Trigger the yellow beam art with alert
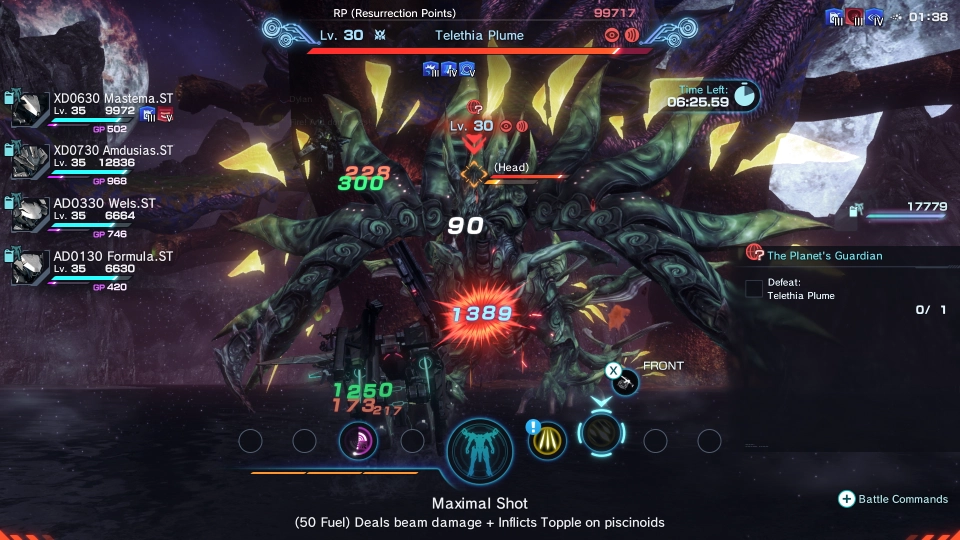960x540 pixels. (x=548, y=441)
